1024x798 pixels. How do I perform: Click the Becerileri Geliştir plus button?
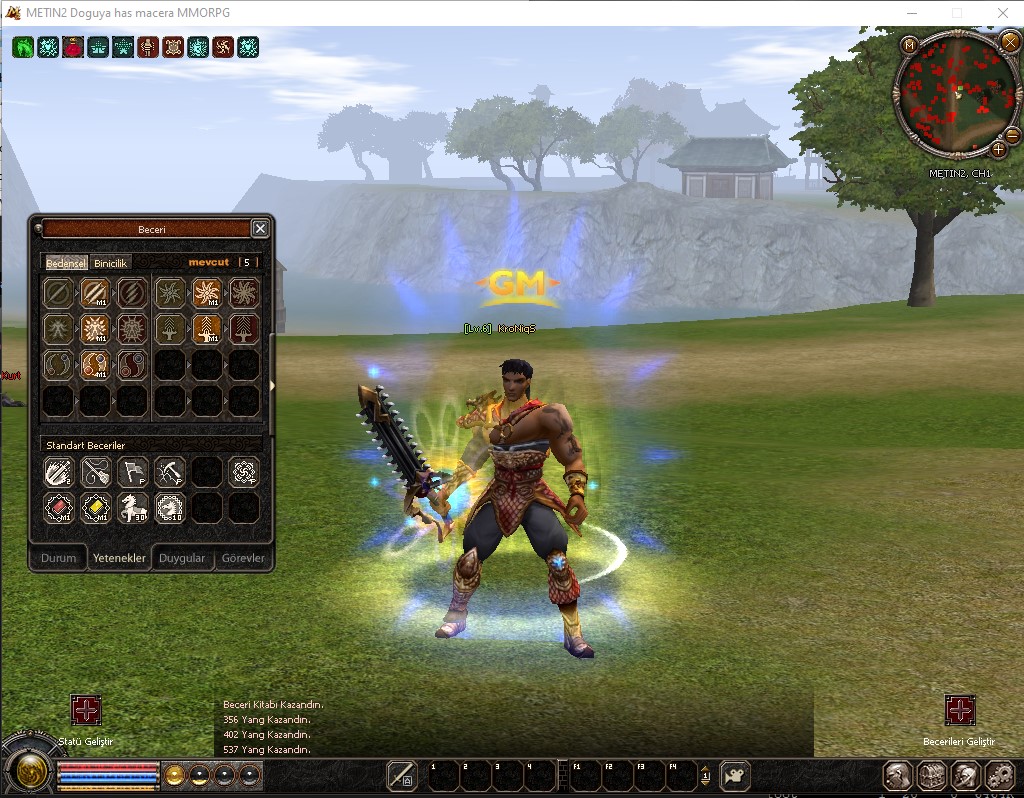pyautogui.click(x=960, y=711)
